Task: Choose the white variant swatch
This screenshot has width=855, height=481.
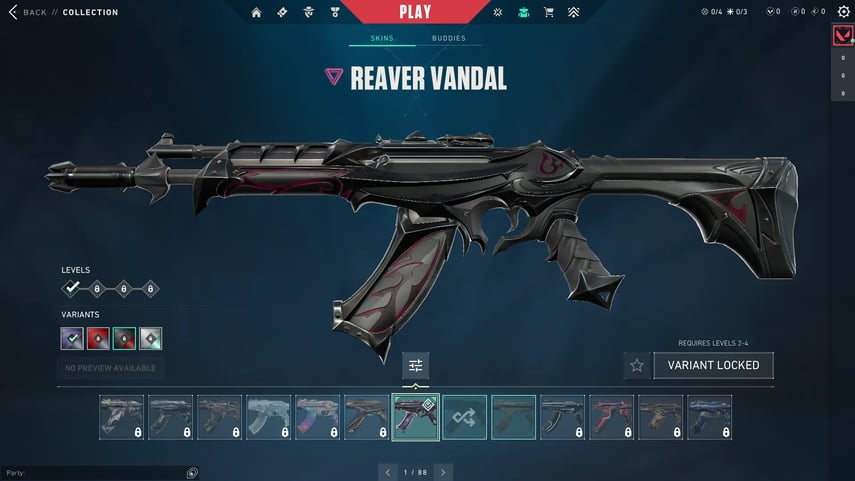Action: (x=150, y=338)
